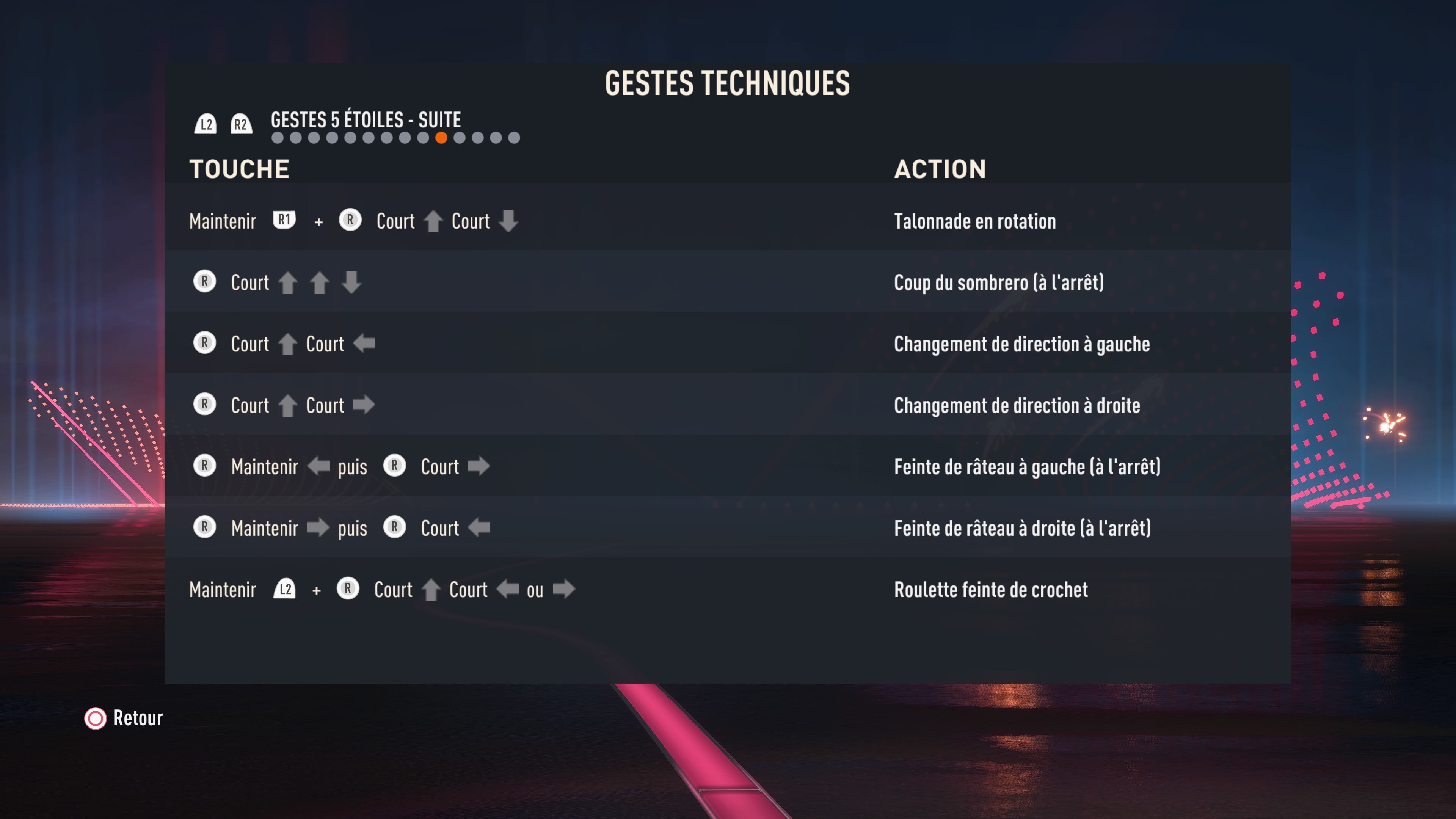The height and width of the screenshot is (819, 1456).
Task: Click the right arrow in Feinte de râteau à gauche row
Action: click(479, 466)
